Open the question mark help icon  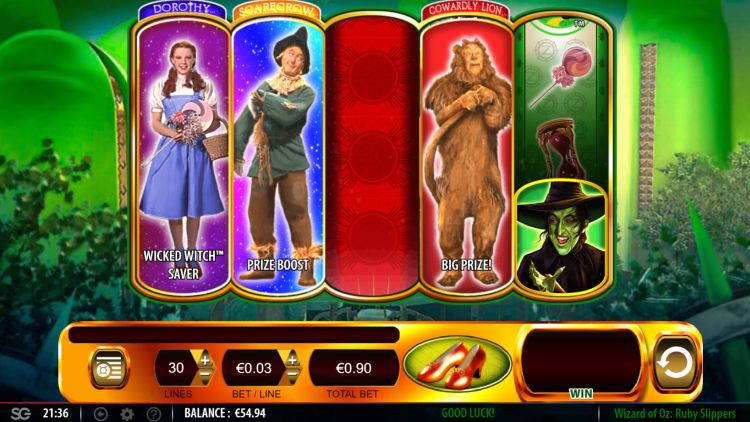click(154, 413)
